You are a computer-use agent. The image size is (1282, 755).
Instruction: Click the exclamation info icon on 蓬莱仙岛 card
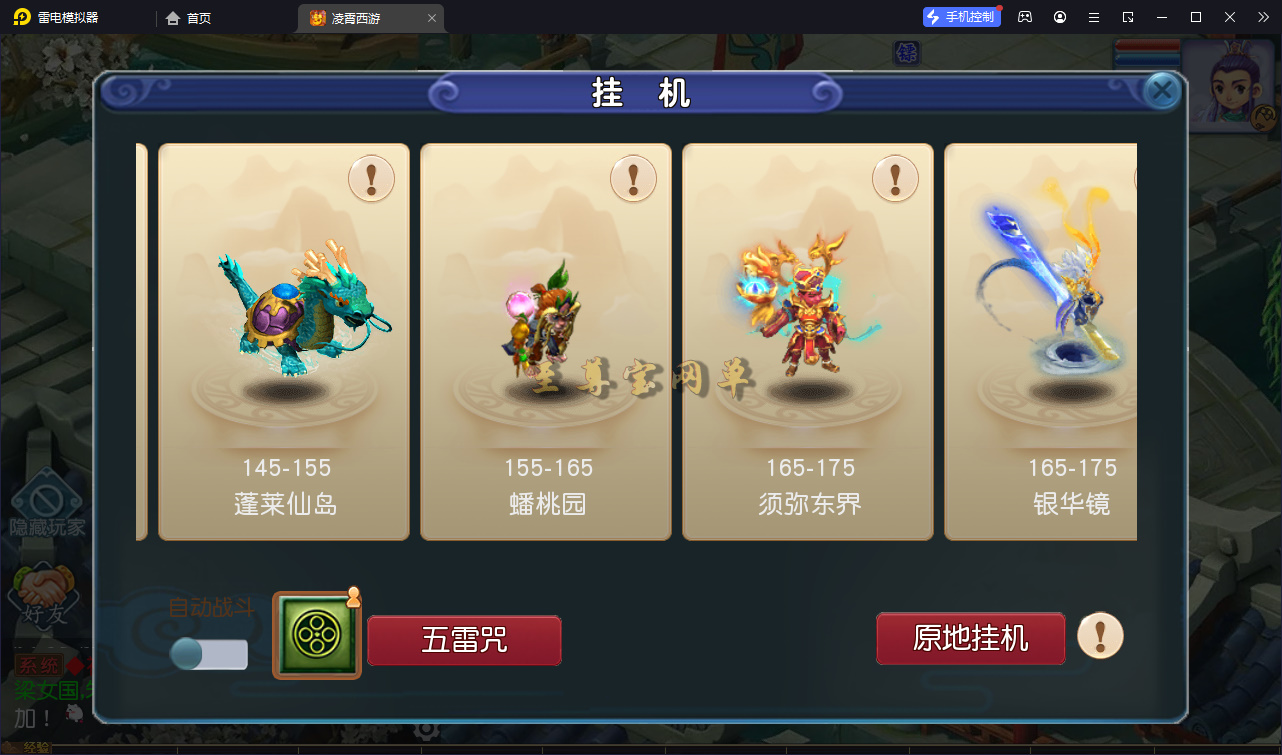point(371,178)
